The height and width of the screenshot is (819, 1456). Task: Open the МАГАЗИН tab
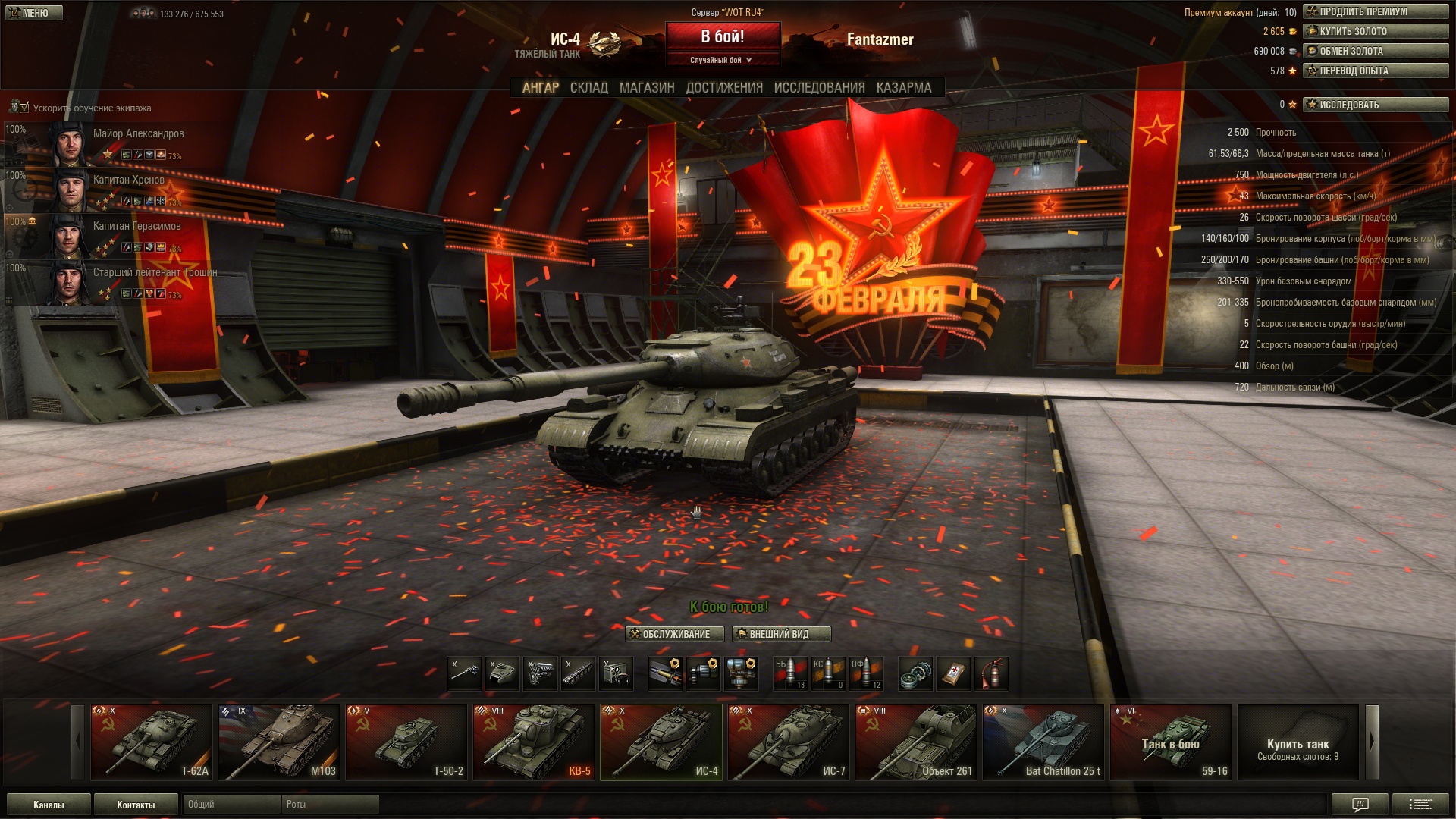tap(646, 88)
